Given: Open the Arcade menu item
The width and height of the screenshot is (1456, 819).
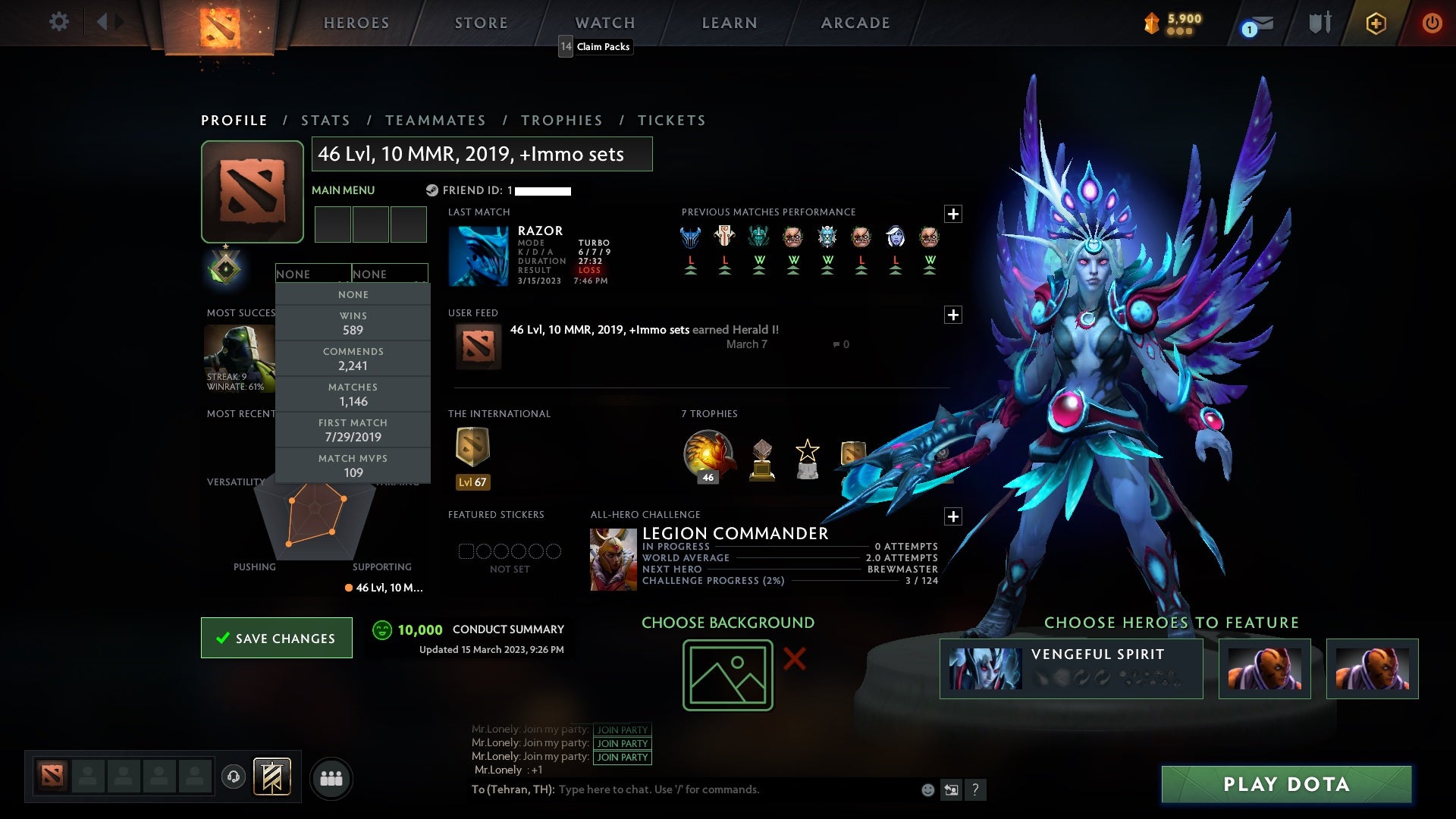Looking at the screenshot, I should click(855, 22).
